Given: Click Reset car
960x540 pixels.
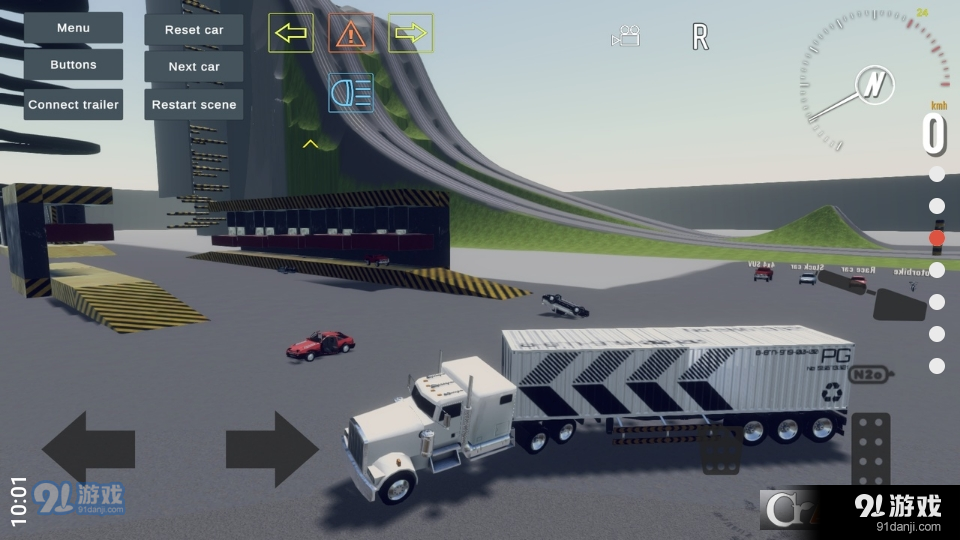Looking at the screenshot, I should pyautogui.click(x=194, y=30).
